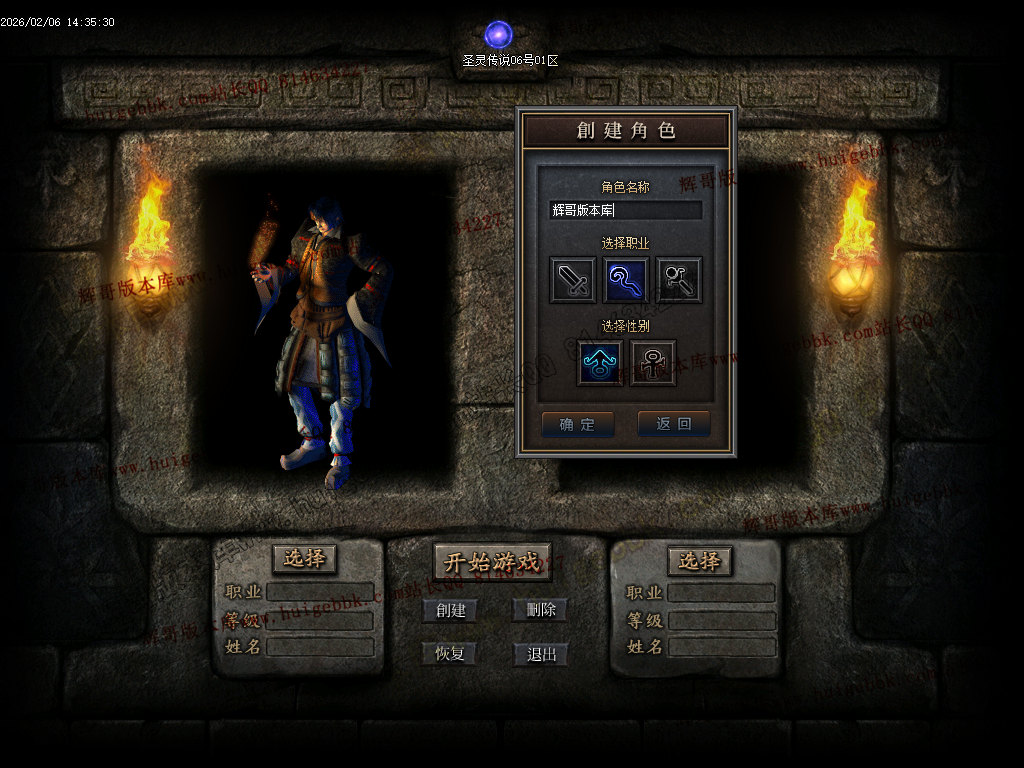1024x768 pixels.
Task: Click the 创建 create character button
Action: coord(450,610)
